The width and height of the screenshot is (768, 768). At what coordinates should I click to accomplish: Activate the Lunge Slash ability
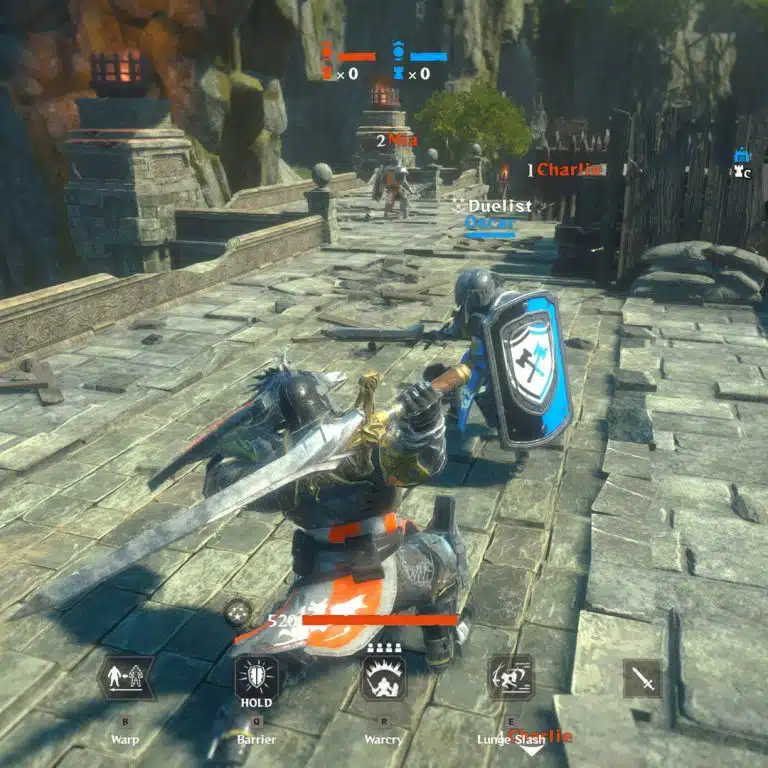tap(510, 677)
